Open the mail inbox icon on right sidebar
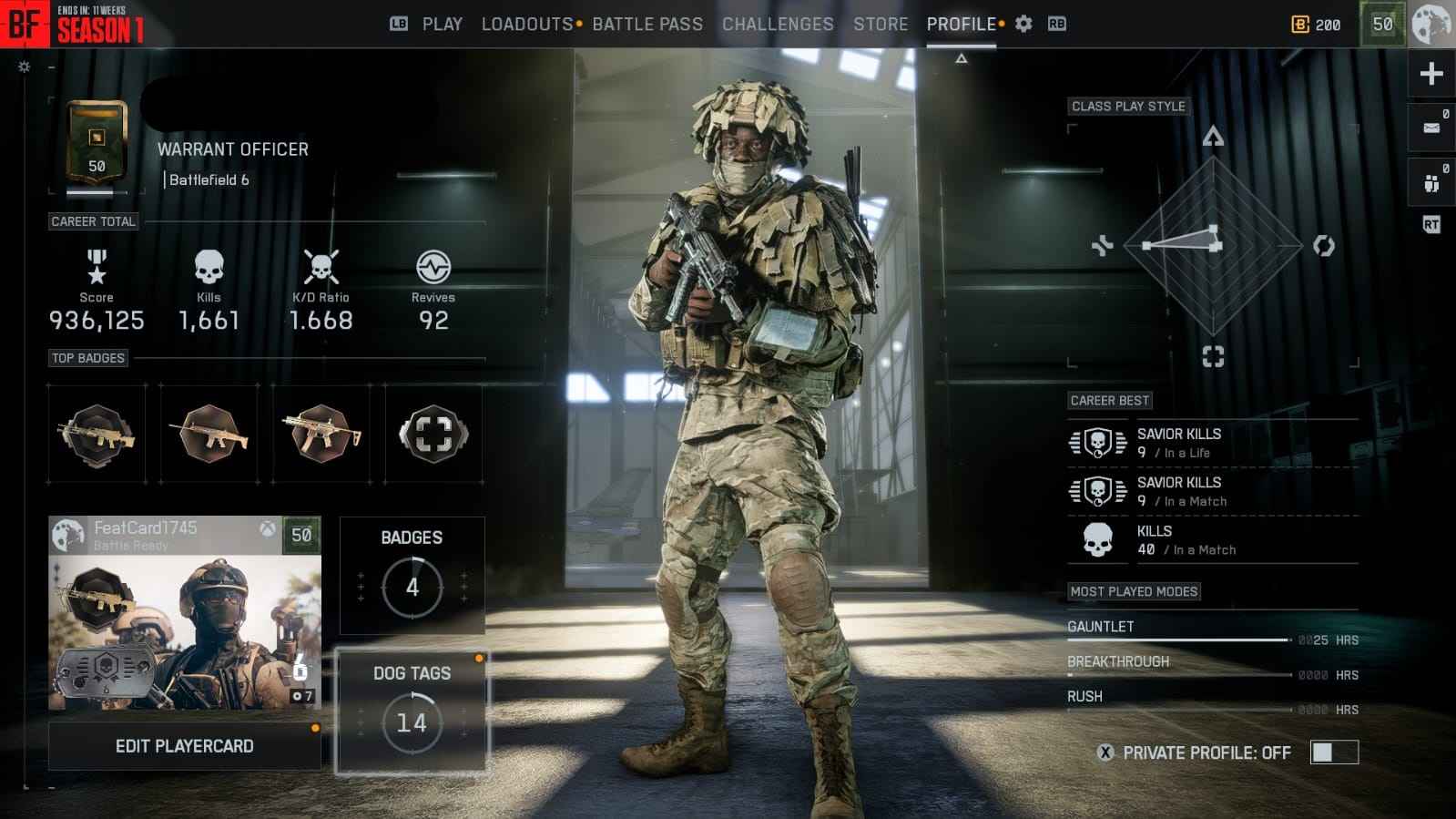The width and height of the screenshot is (1456, 819). point(1431,128)
